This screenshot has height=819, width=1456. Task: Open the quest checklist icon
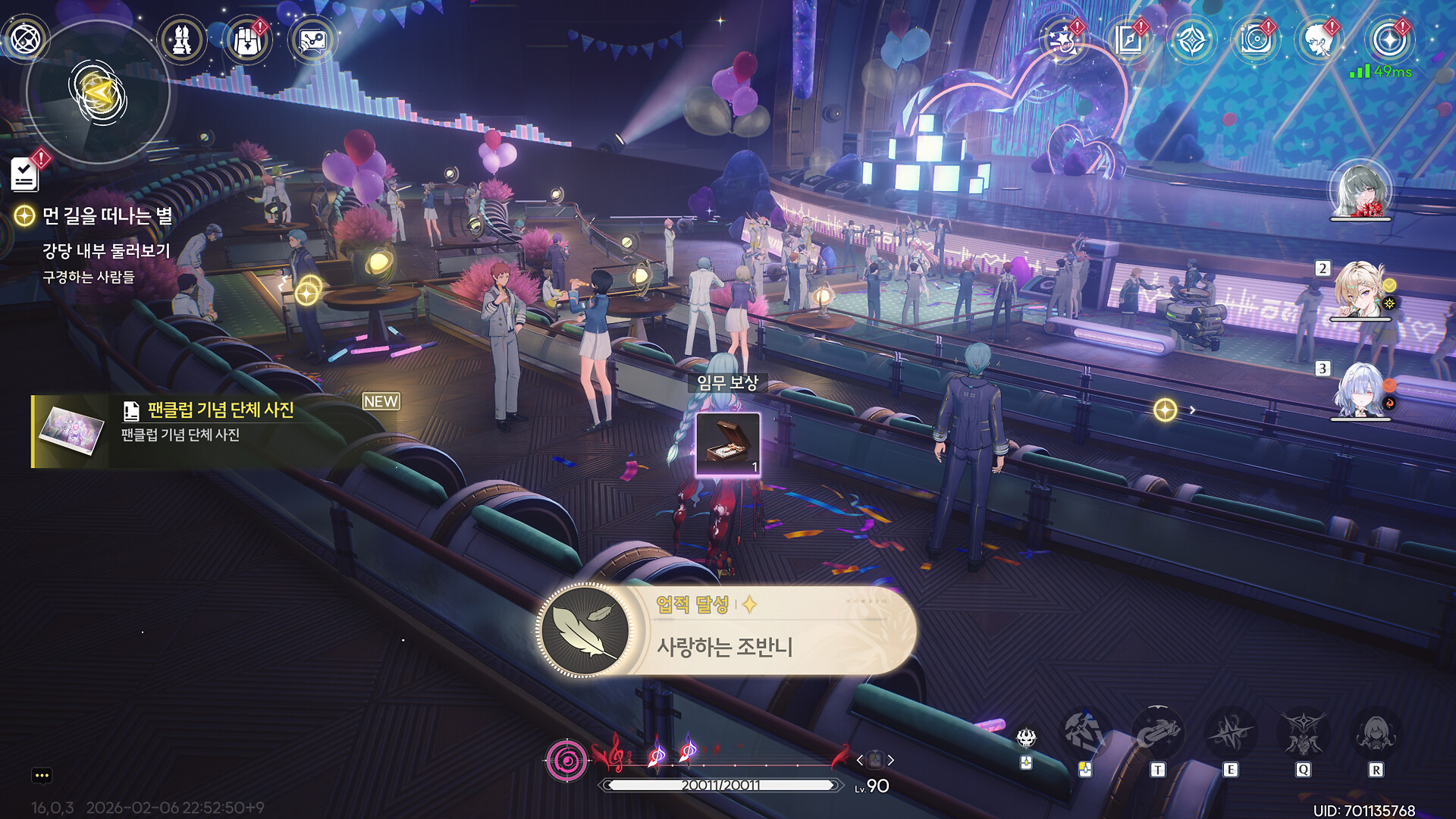click(25, 174)
